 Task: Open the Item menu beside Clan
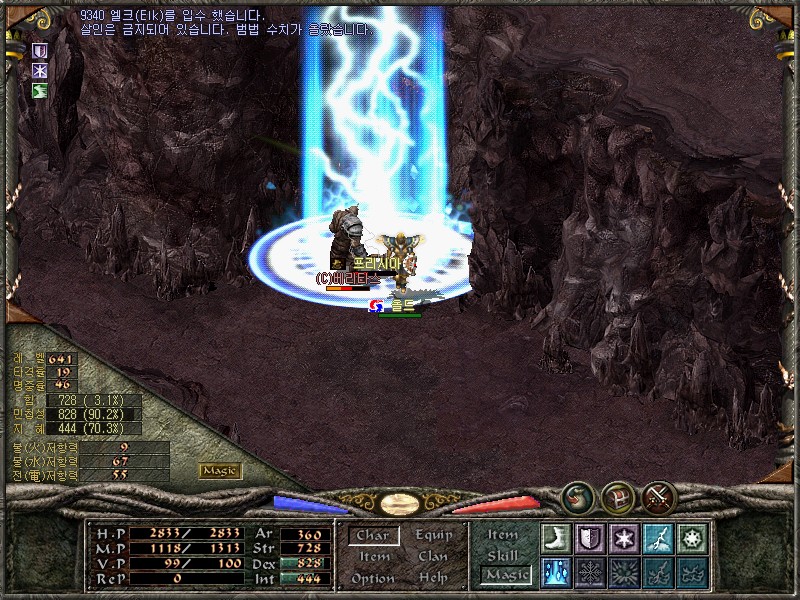coord(374,556)
